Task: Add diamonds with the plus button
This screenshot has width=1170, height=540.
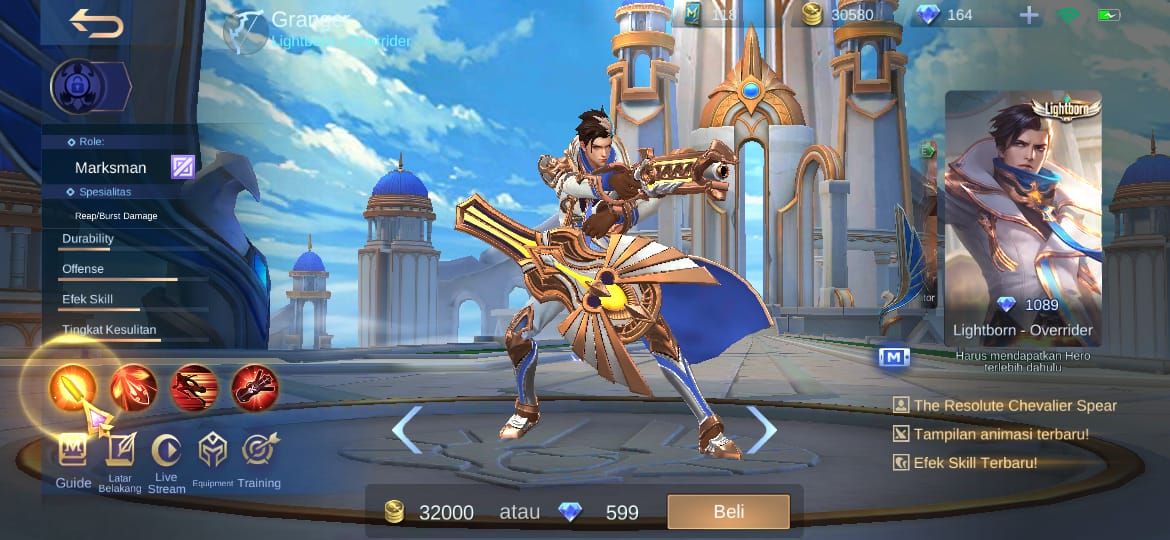Action: pos(1029,15)
